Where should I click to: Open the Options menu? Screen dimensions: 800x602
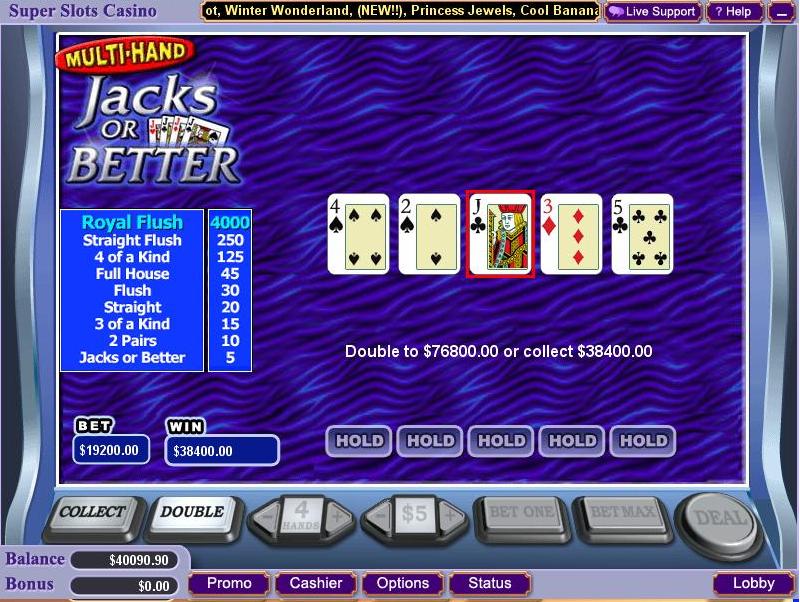[403, 583]
